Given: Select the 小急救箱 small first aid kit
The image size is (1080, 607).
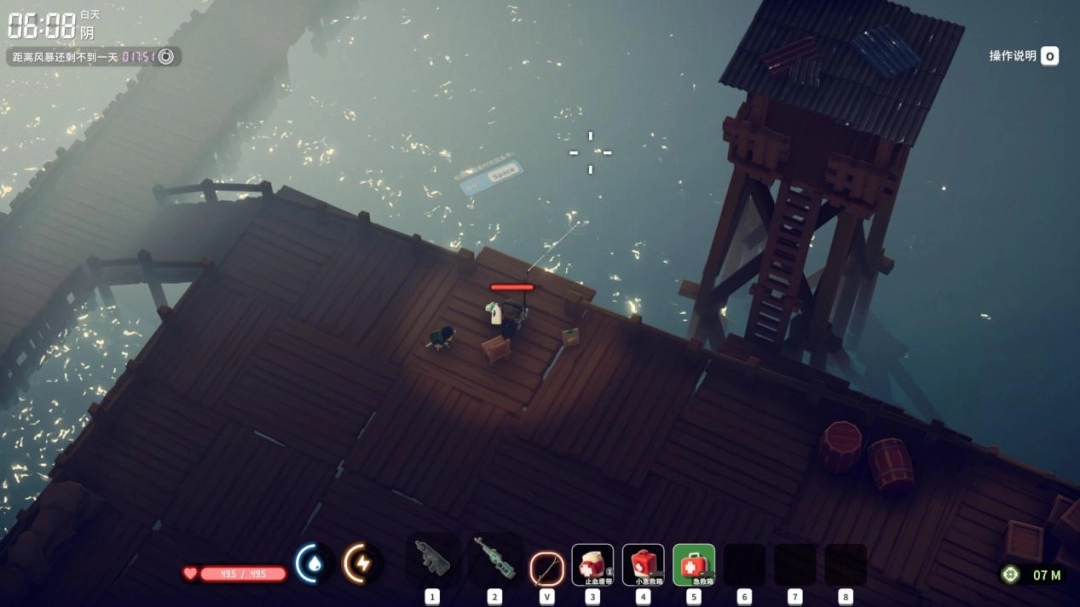Looking at the screenshot, I should coord(643,565).
